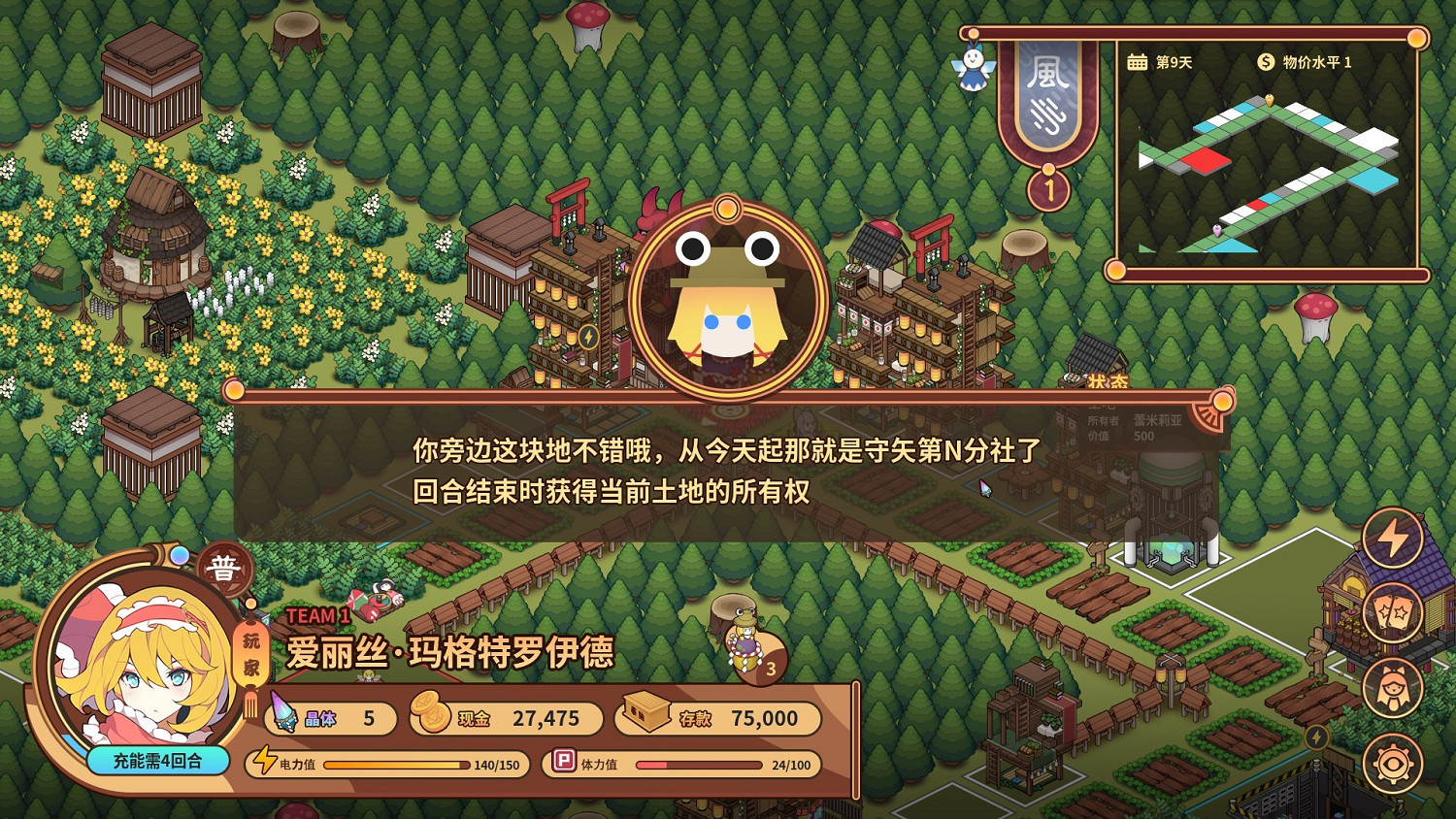This screenshot has width=1456, height=819.
Task: Select the gear-eye view settings icon
Action: 1395,762
